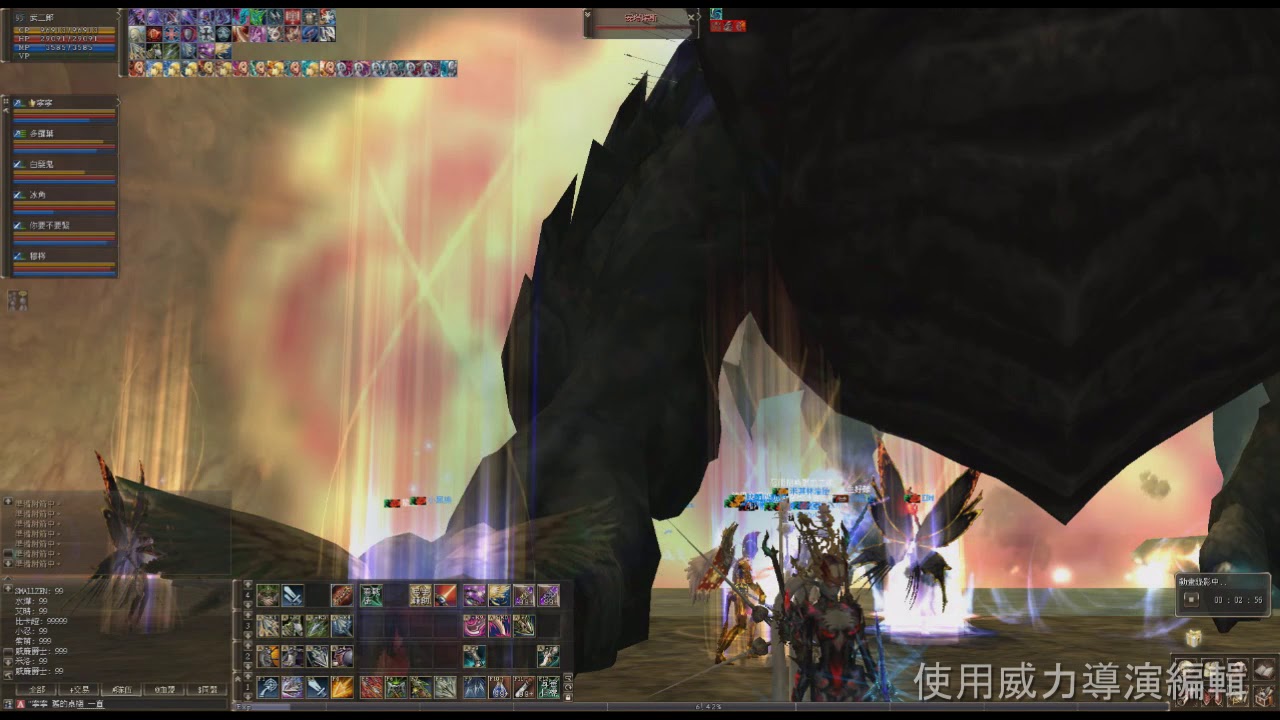Open the book icon in the menu
The width and height of the screenshot is (1280, 720).
coord(1265,670)
